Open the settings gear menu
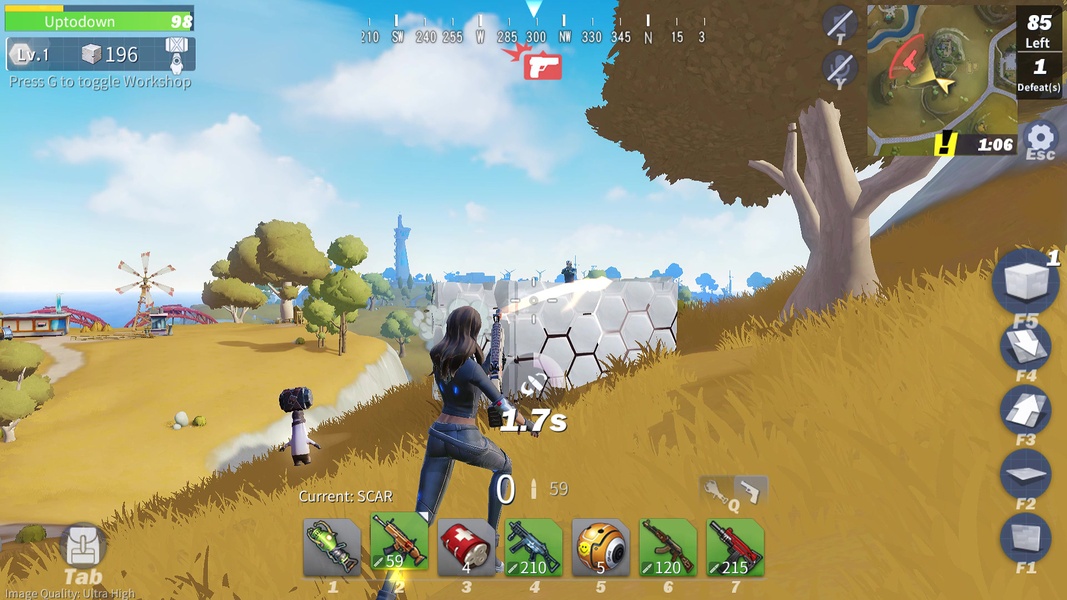The image size is (1067, 600). [x=1041, y=139]
